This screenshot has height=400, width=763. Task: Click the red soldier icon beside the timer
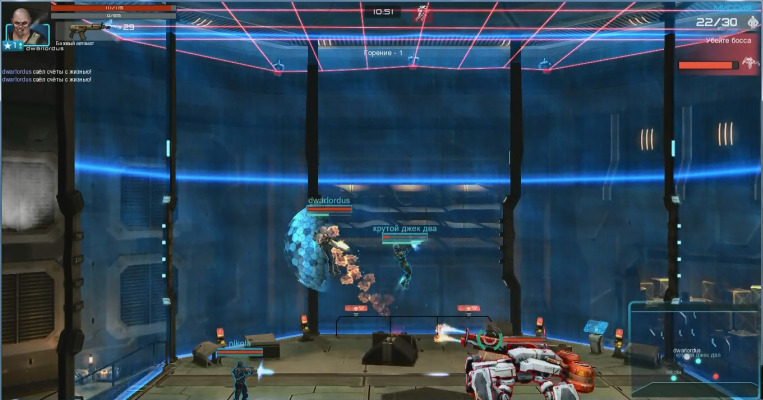tap(425, 12)
